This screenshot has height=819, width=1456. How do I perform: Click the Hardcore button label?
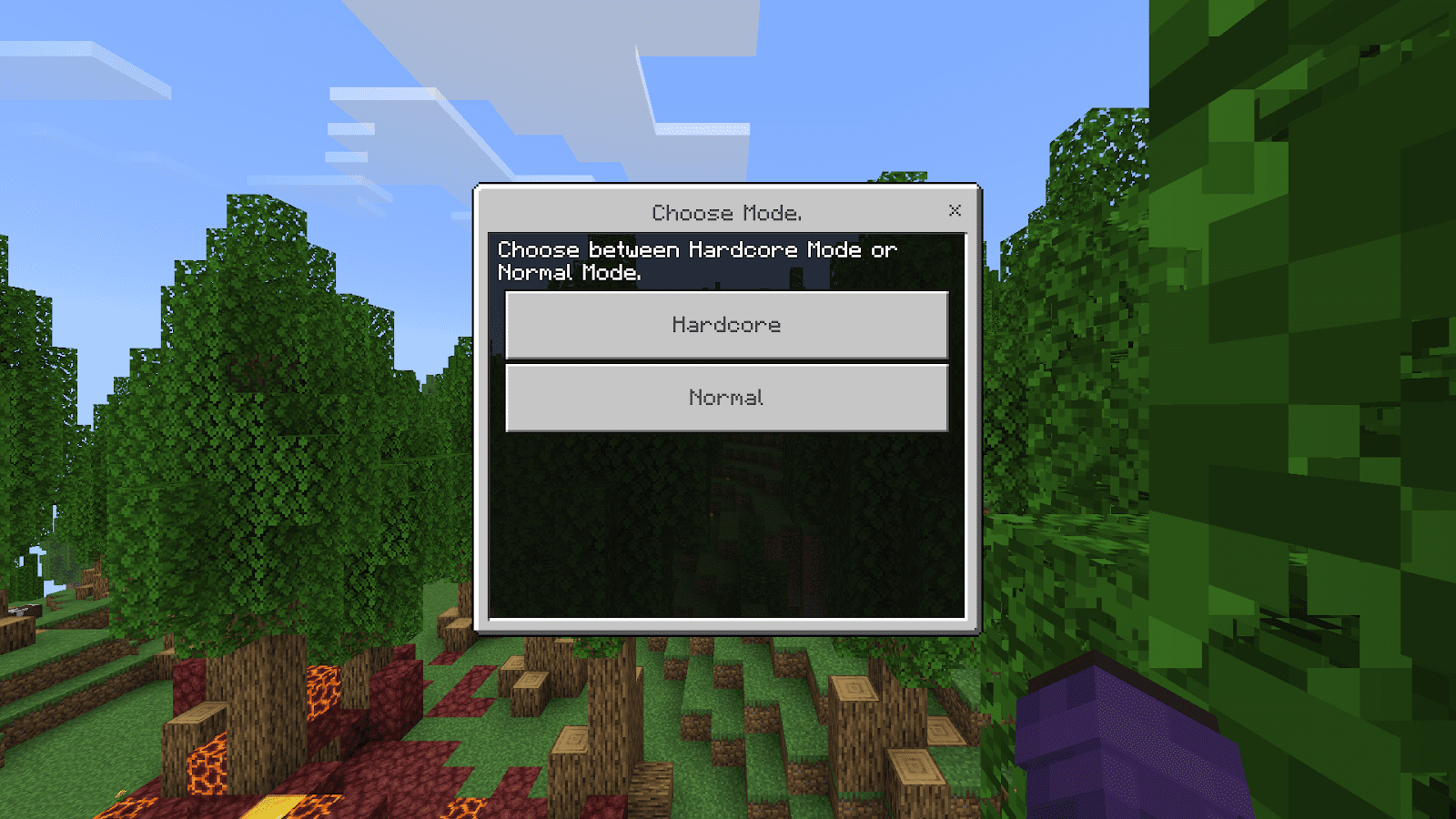click(x=725, y=325)
